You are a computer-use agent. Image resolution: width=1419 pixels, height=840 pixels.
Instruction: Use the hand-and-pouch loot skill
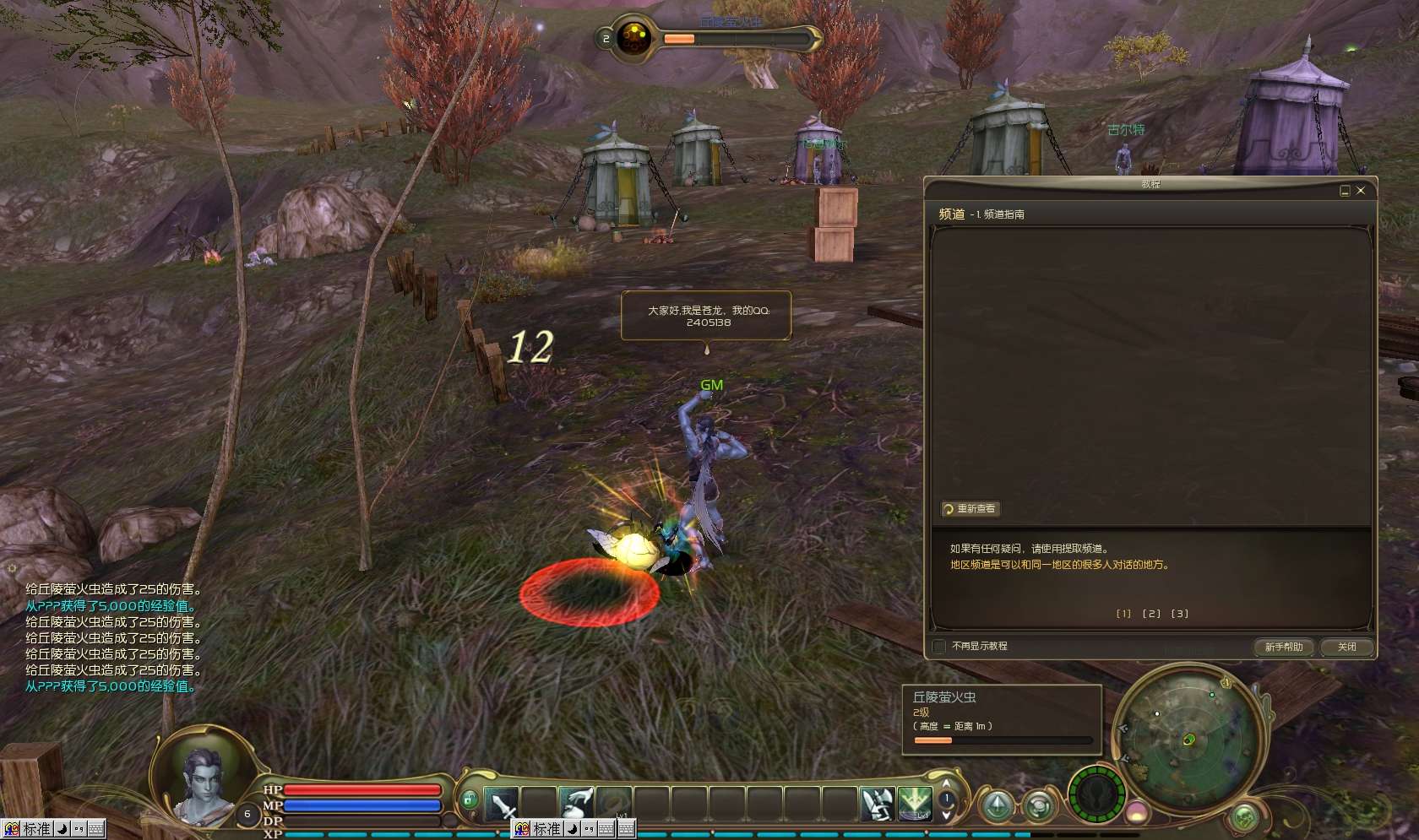click(577, 803)
